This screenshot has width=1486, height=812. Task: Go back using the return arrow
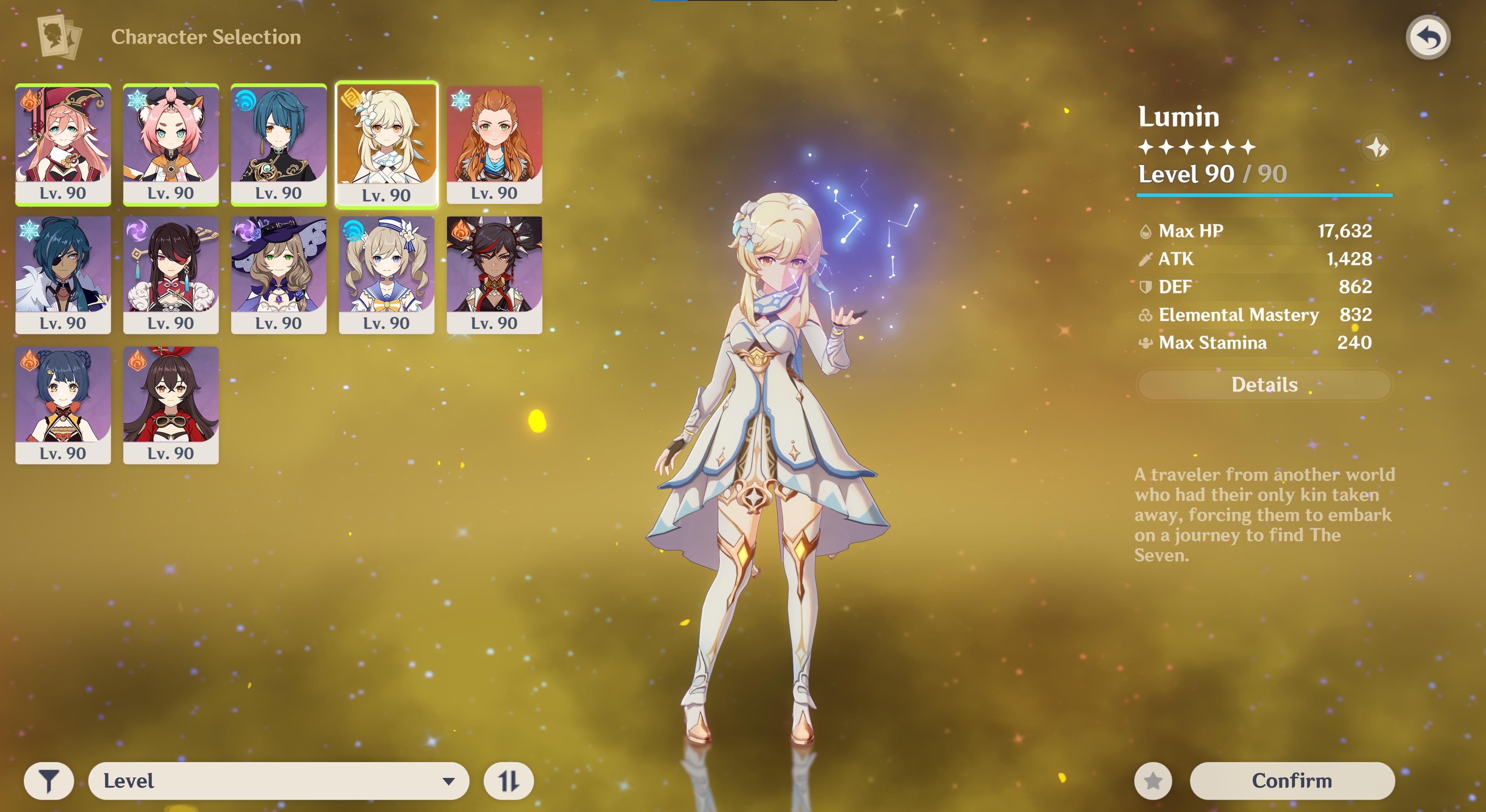tap(1428, 38)
